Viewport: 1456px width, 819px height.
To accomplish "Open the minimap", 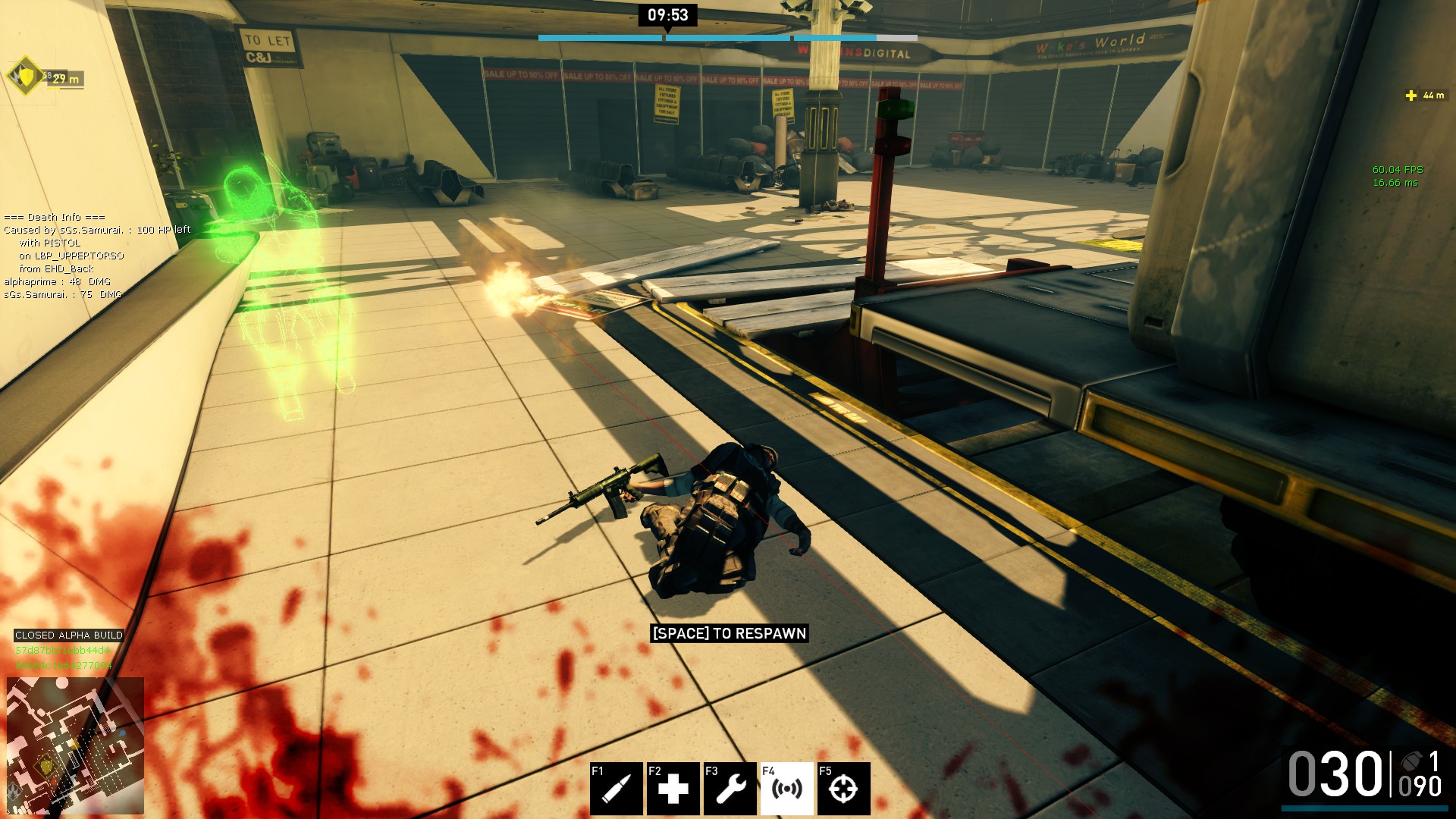I will [75, 745].
